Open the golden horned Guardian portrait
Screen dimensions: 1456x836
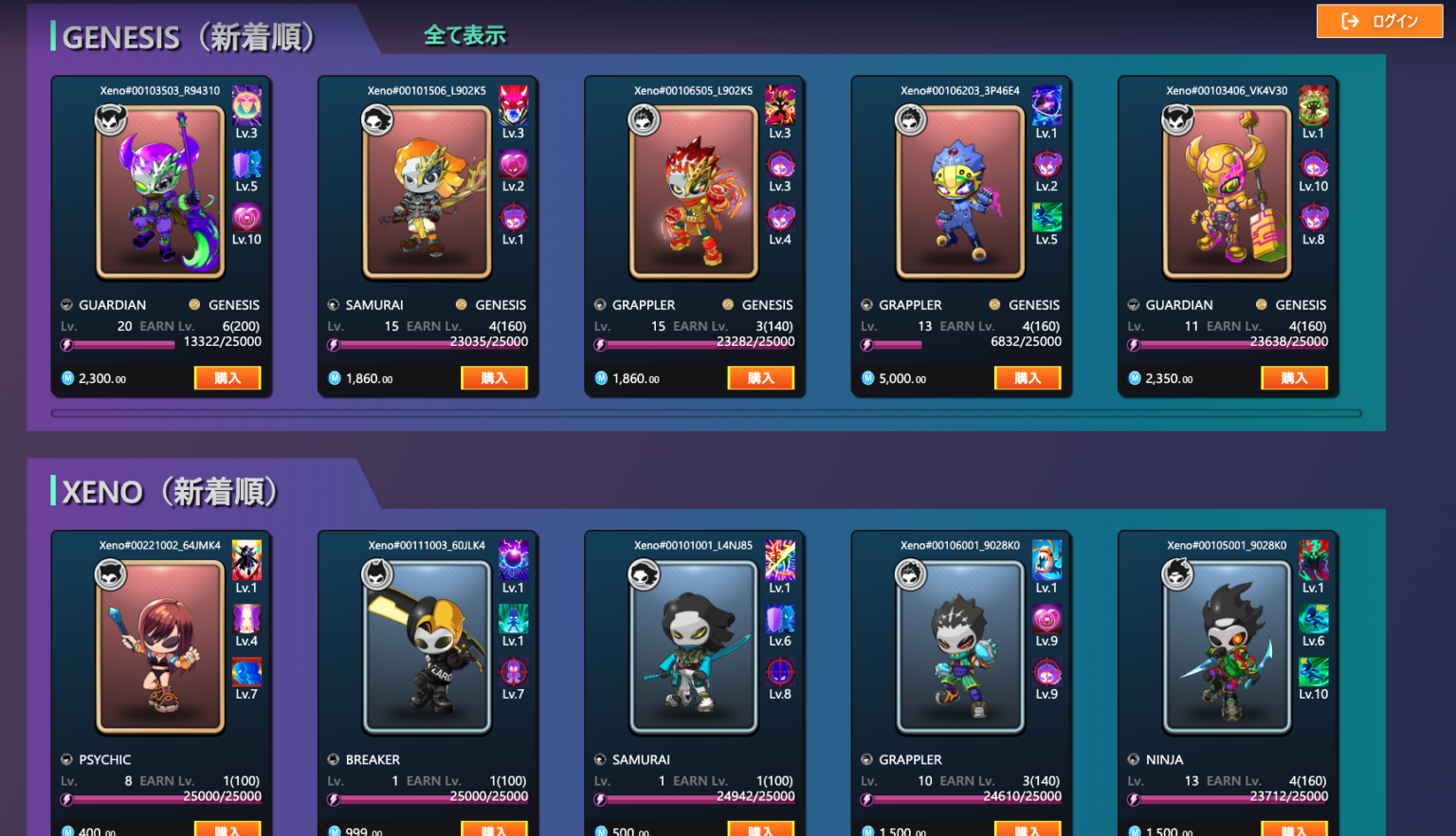[x=1228, y=192]
